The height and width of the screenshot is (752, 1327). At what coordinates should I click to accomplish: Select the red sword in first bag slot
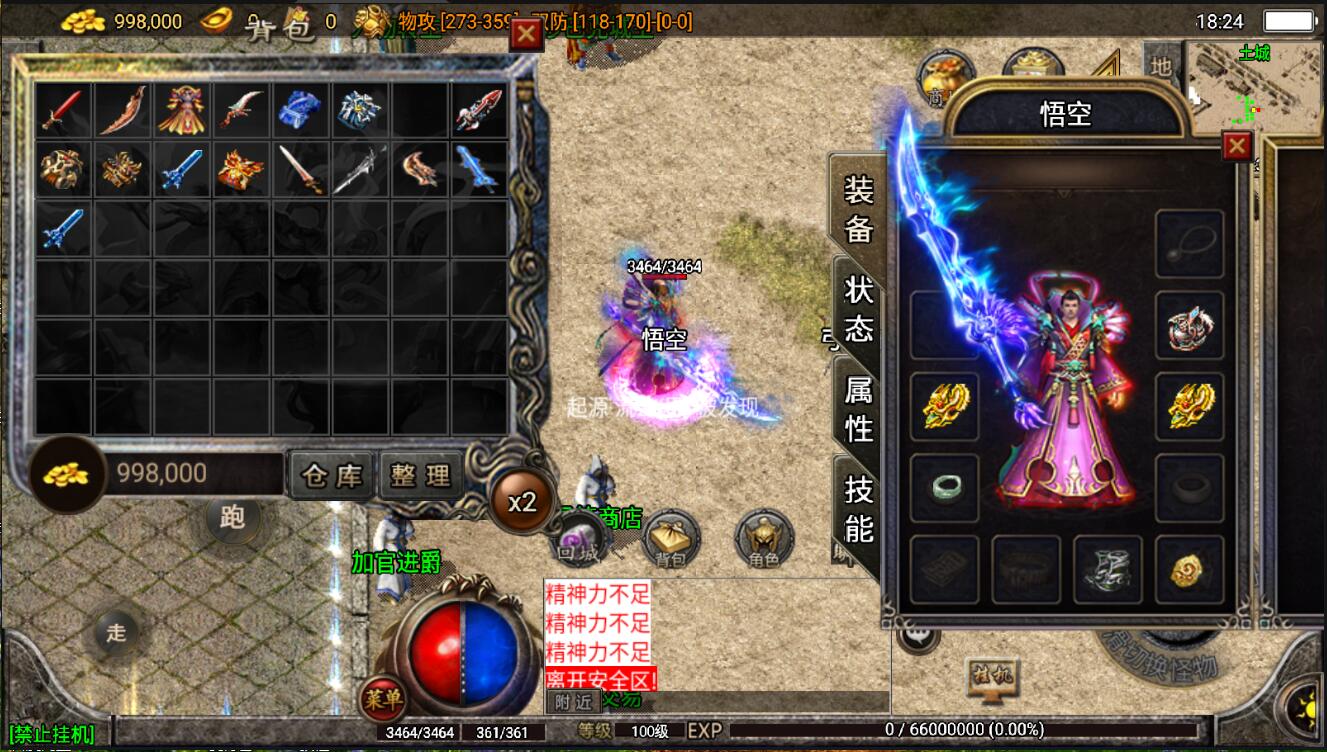click(62, 110)
